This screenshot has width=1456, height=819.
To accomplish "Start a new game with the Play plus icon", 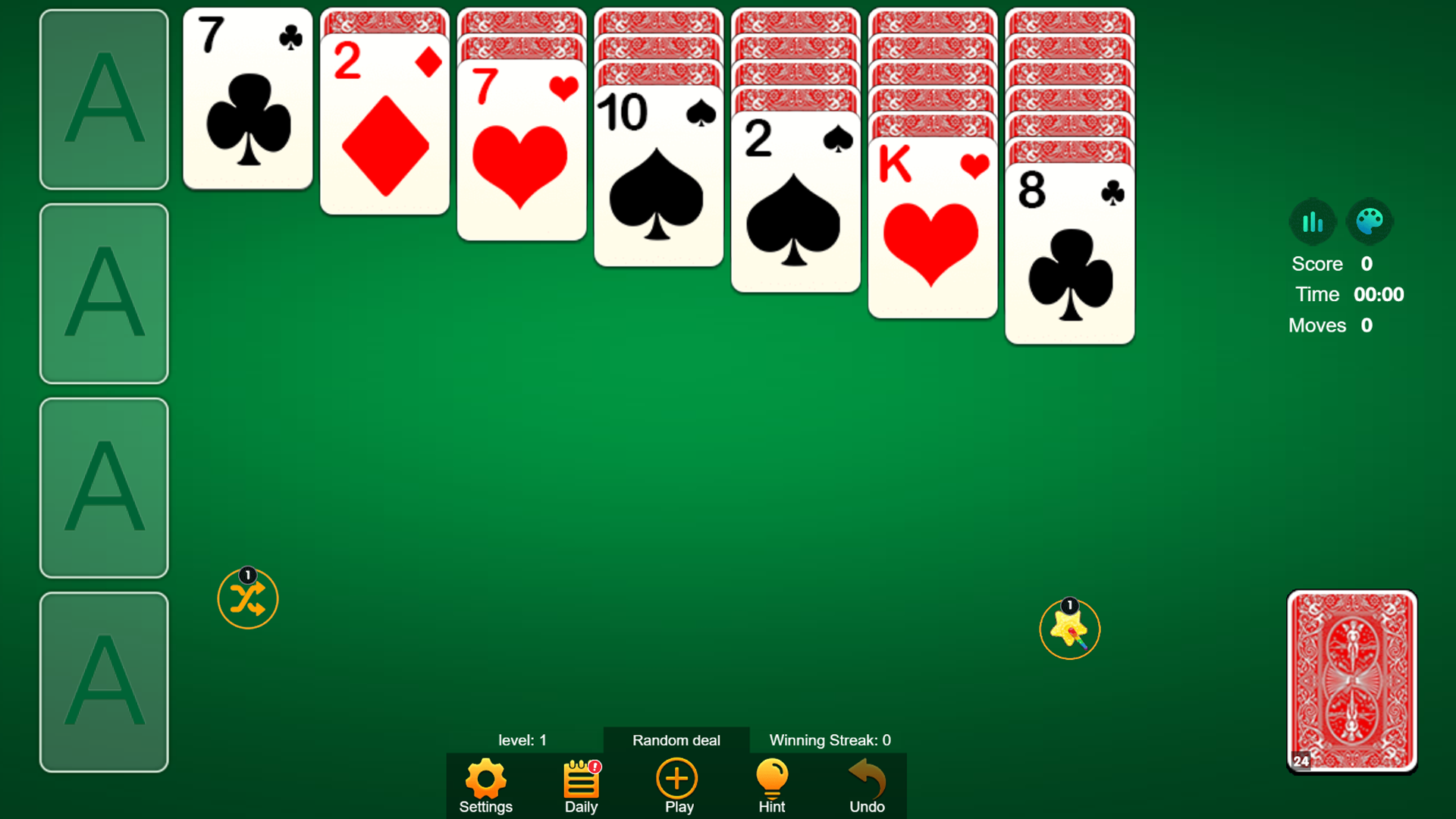I will click(676, 780).
